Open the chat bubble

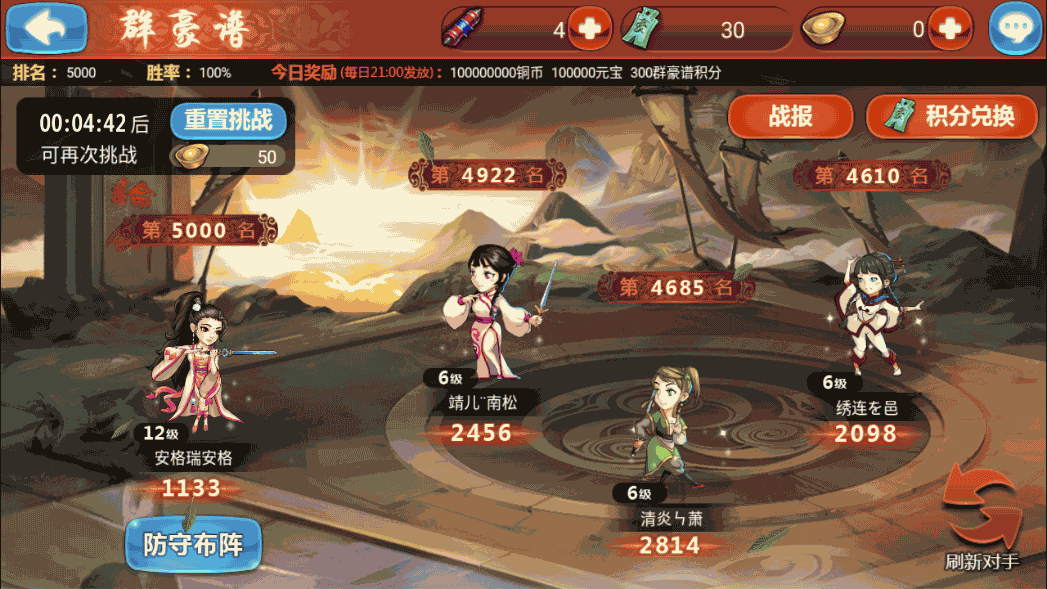(1015, 29)
